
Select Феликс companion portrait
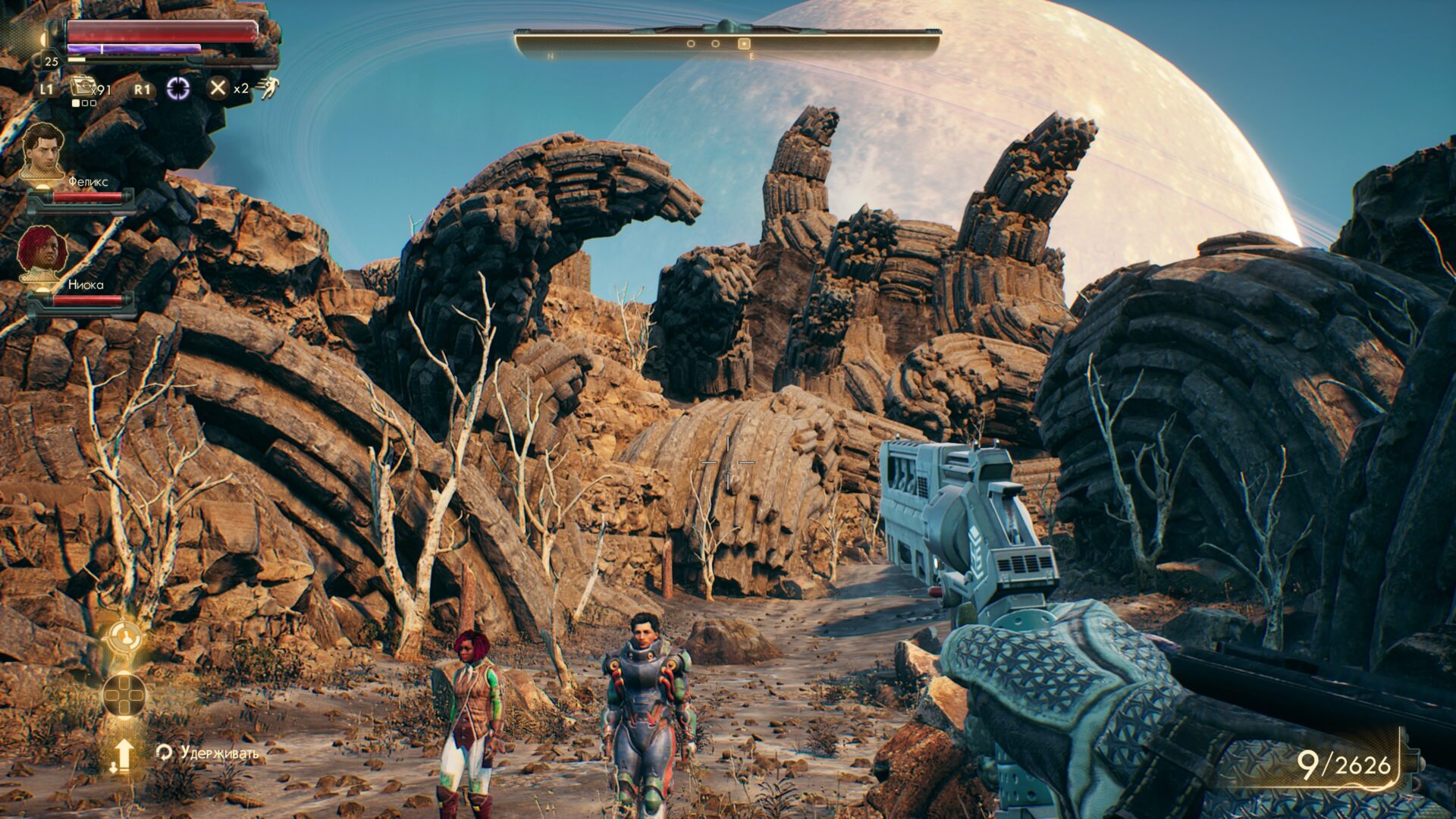[x=42, y=149]
